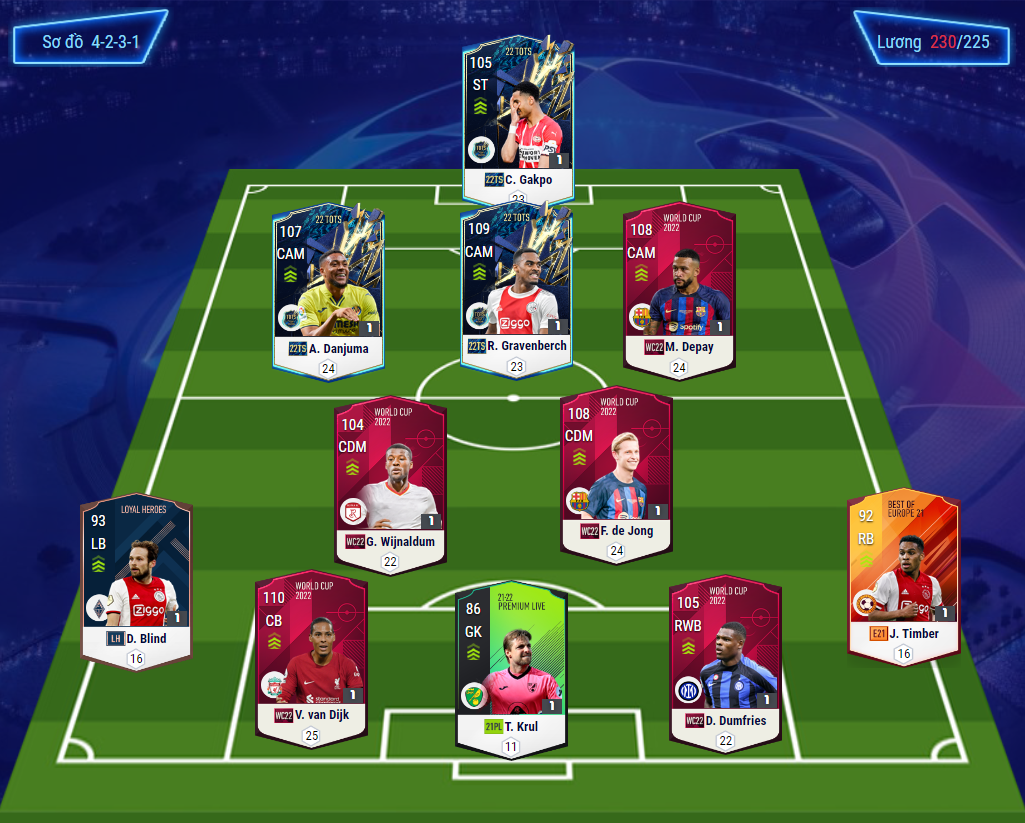Select V. van Dijk's centre-back card

(x=311, y=655)
